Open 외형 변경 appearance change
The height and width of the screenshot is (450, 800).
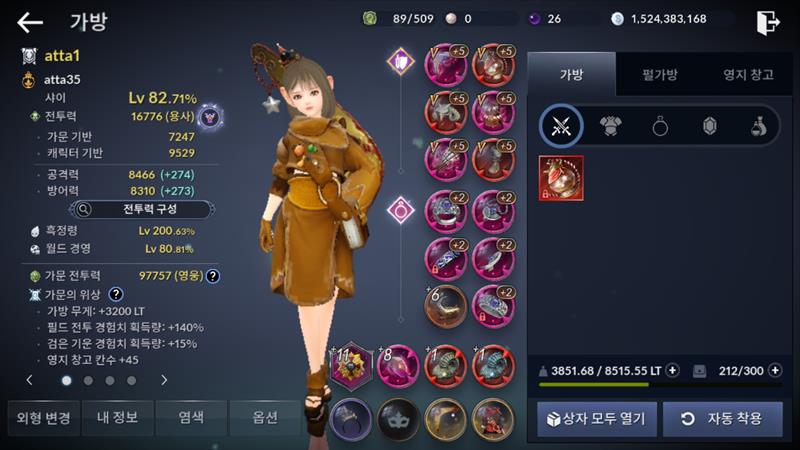tap(40, 417)
